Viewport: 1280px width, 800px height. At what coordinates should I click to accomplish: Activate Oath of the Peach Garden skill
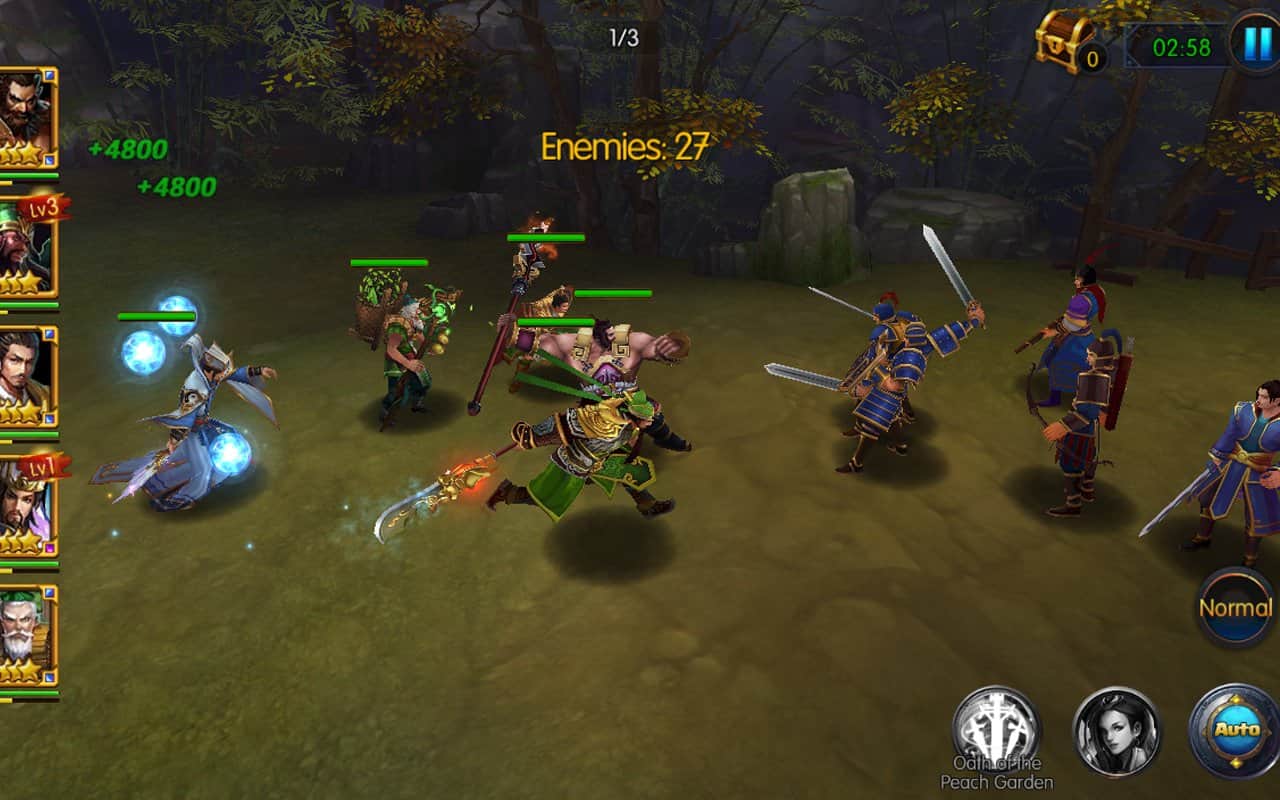pyautogui.click(x=996, y=728)
